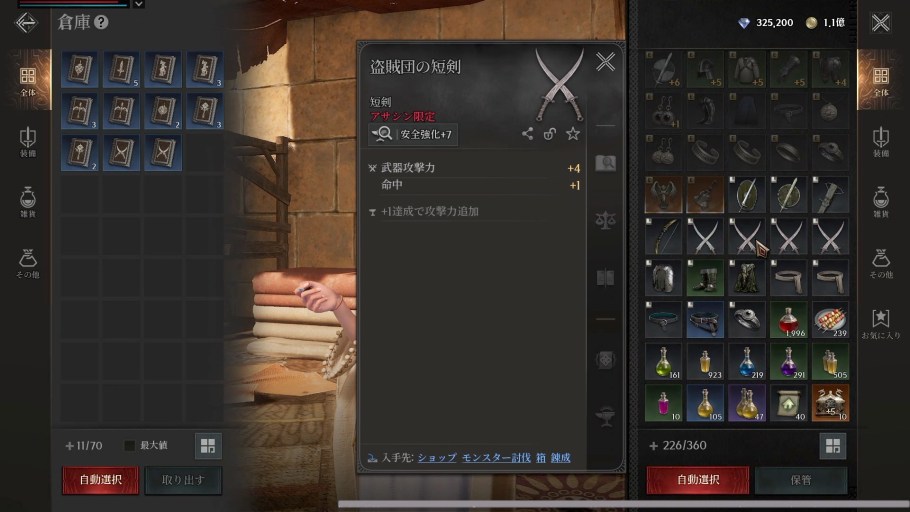Click the 保管 store button
The width and height of the screenshot is (910, 512).
coord(800,480)
